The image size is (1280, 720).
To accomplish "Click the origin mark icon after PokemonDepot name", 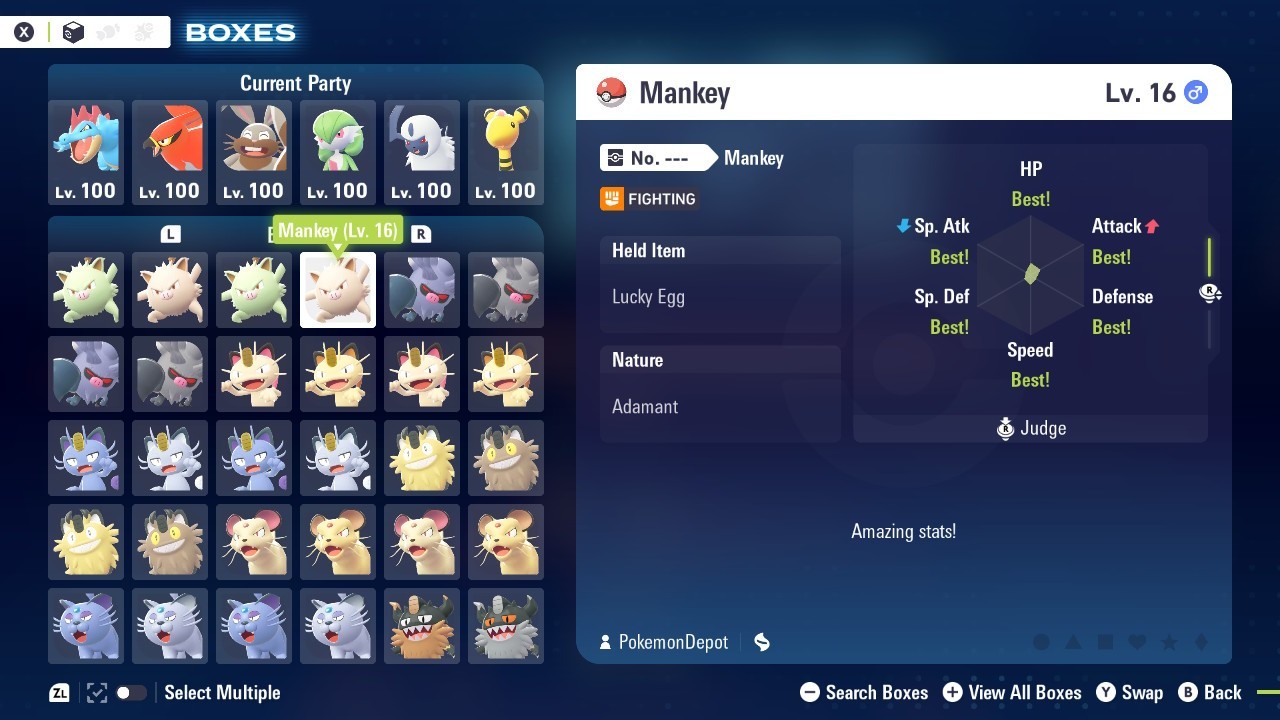I will [x=761, y=642].
